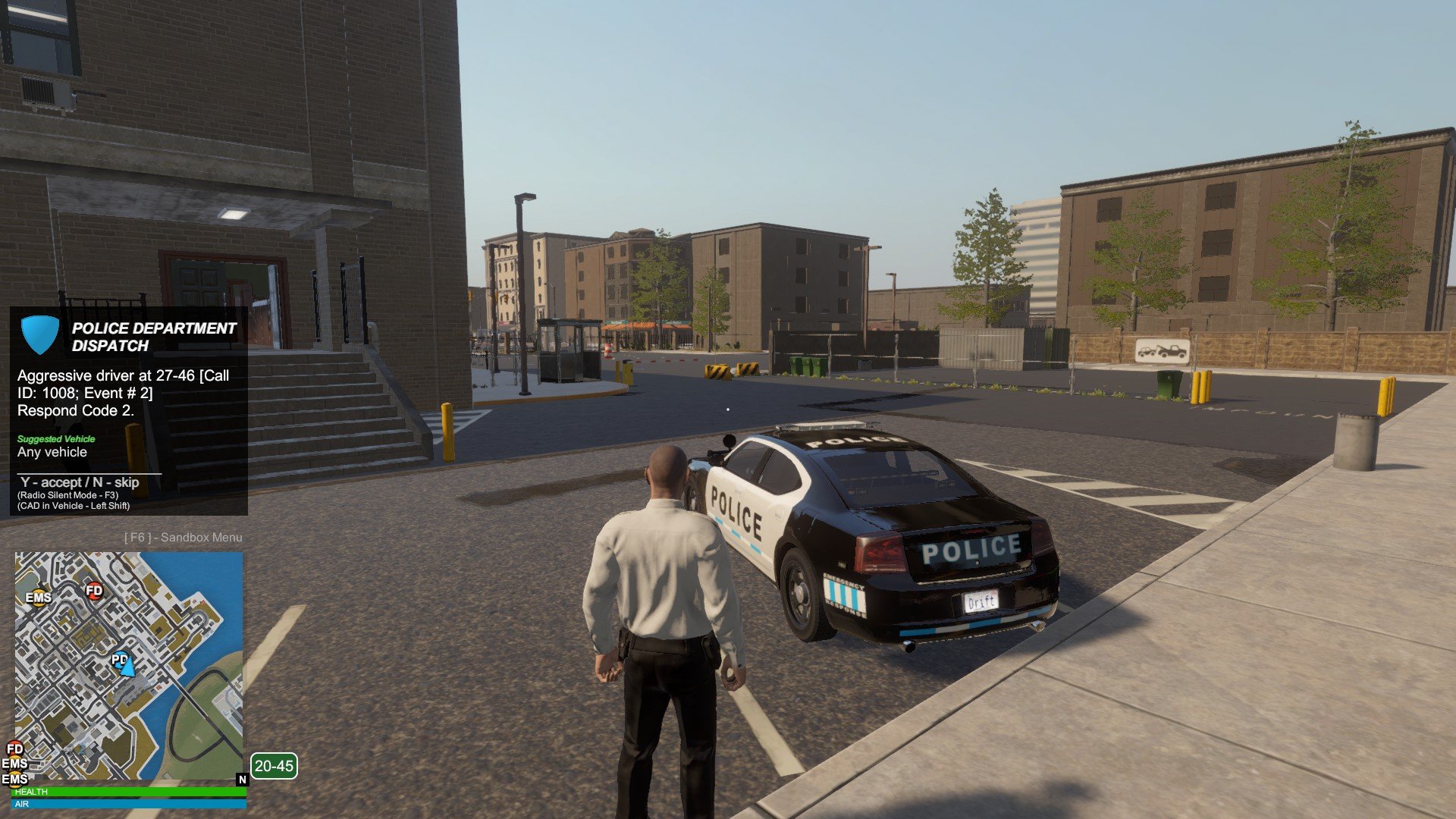Click the green 20-45 location code badge
Image resolution: width=1456 pixels, height=819 pixels.
[x=274, y=766]
